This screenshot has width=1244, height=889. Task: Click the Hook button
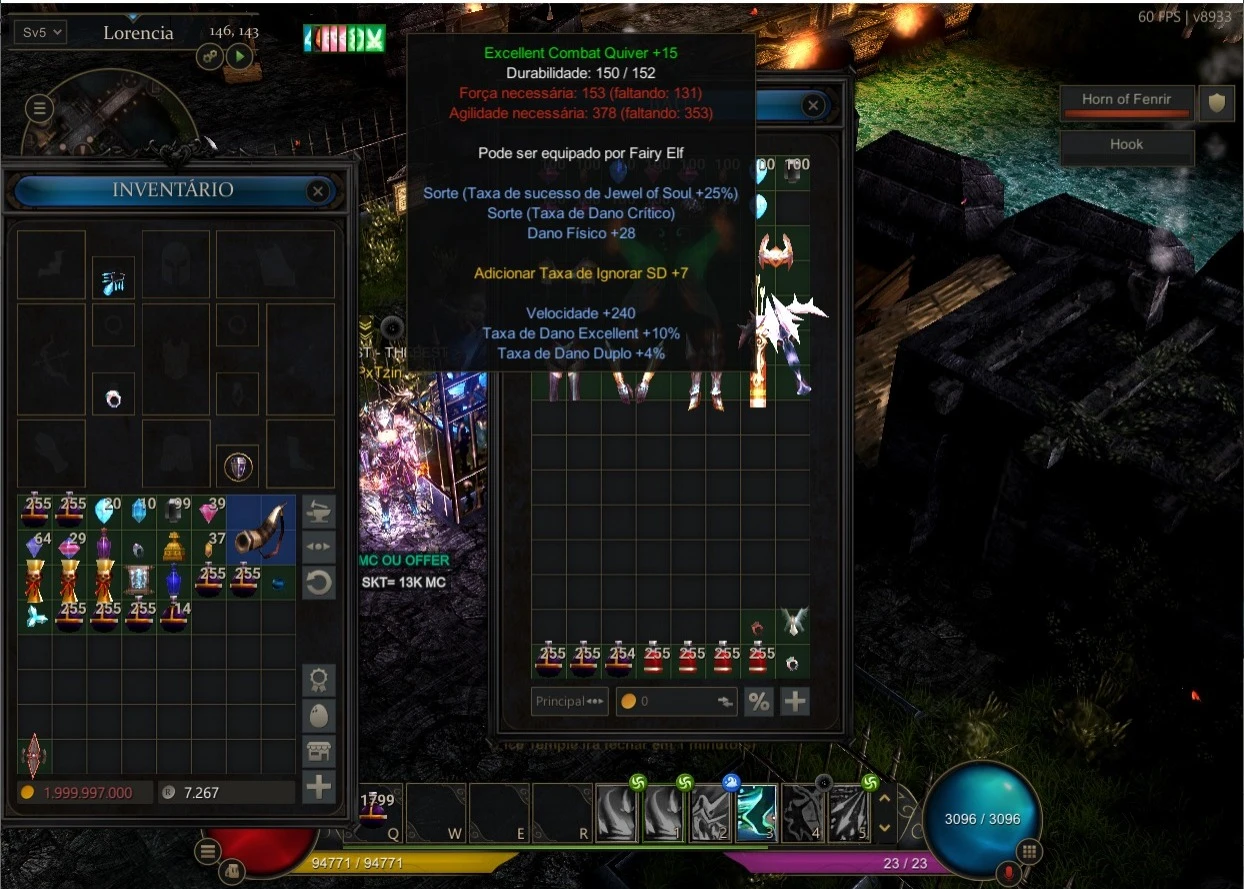coord(1126,145)
